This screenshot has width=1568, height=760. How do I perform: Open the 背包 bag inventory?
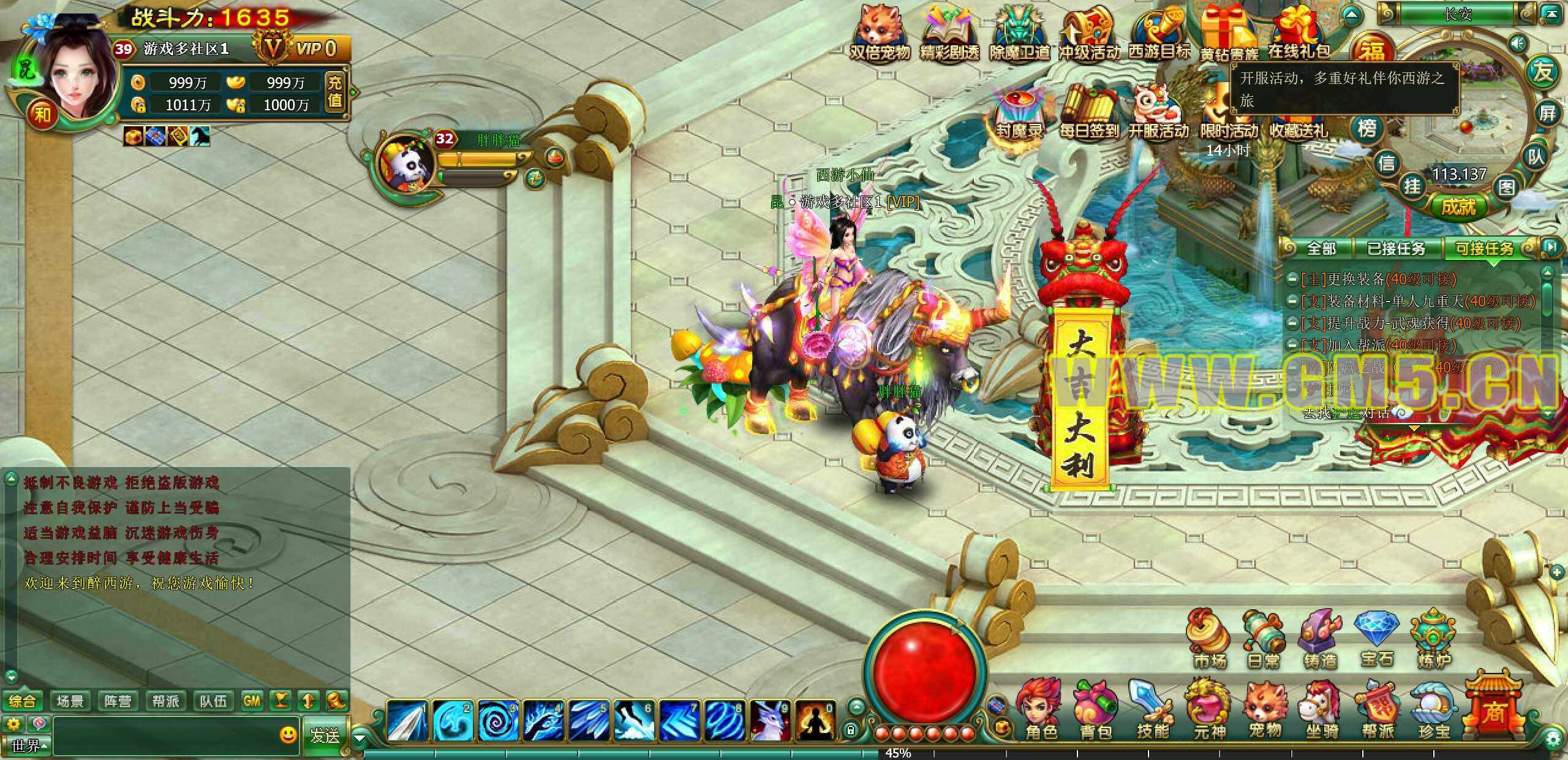tap(1096, 711)
